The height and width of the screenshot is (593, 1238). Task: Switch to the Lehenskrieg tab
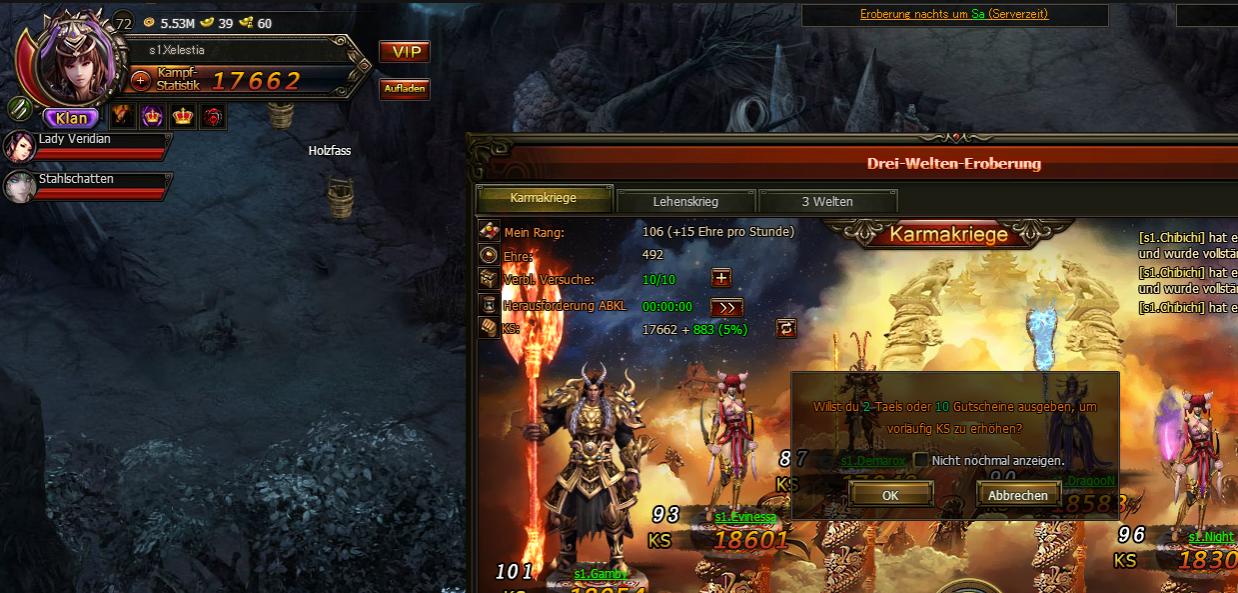pos(685,201)
